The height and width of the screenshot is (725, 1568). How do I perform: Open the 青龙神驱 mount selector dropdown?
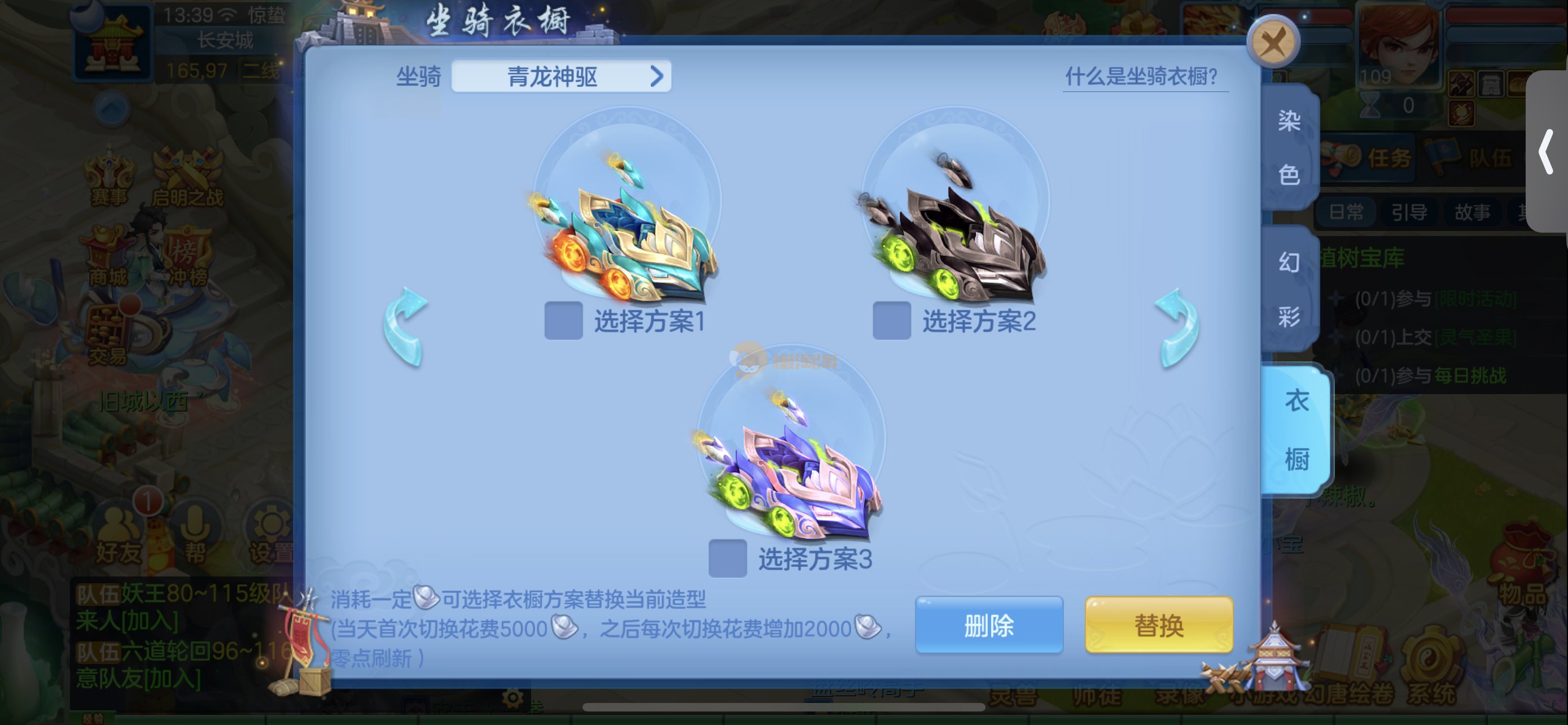pyautogui.click(x=560, y=77)
